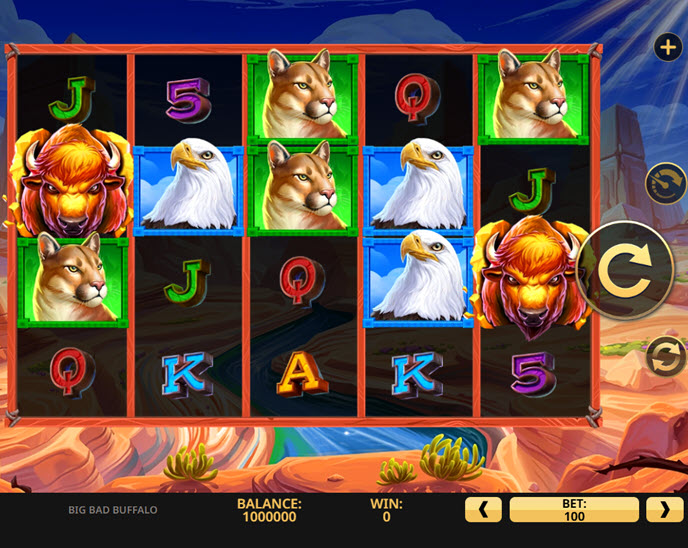Open the plus menu button
The height and width of the screenshot is (548, 688).
pyautogui.click(x=667, y=47)
